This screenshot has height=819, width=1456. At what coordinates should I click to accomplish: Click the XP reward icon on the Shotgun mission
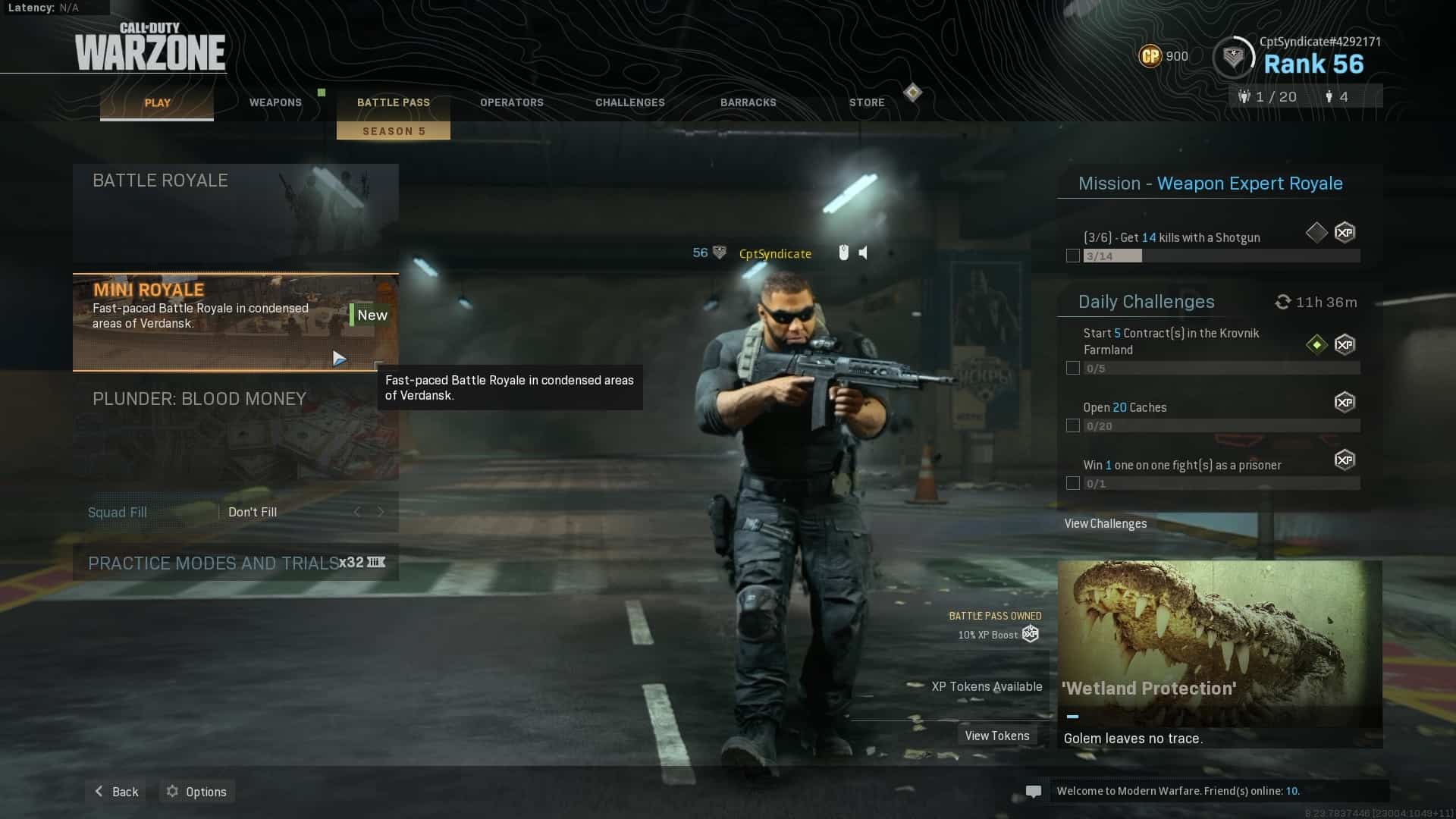point(1346,233)
